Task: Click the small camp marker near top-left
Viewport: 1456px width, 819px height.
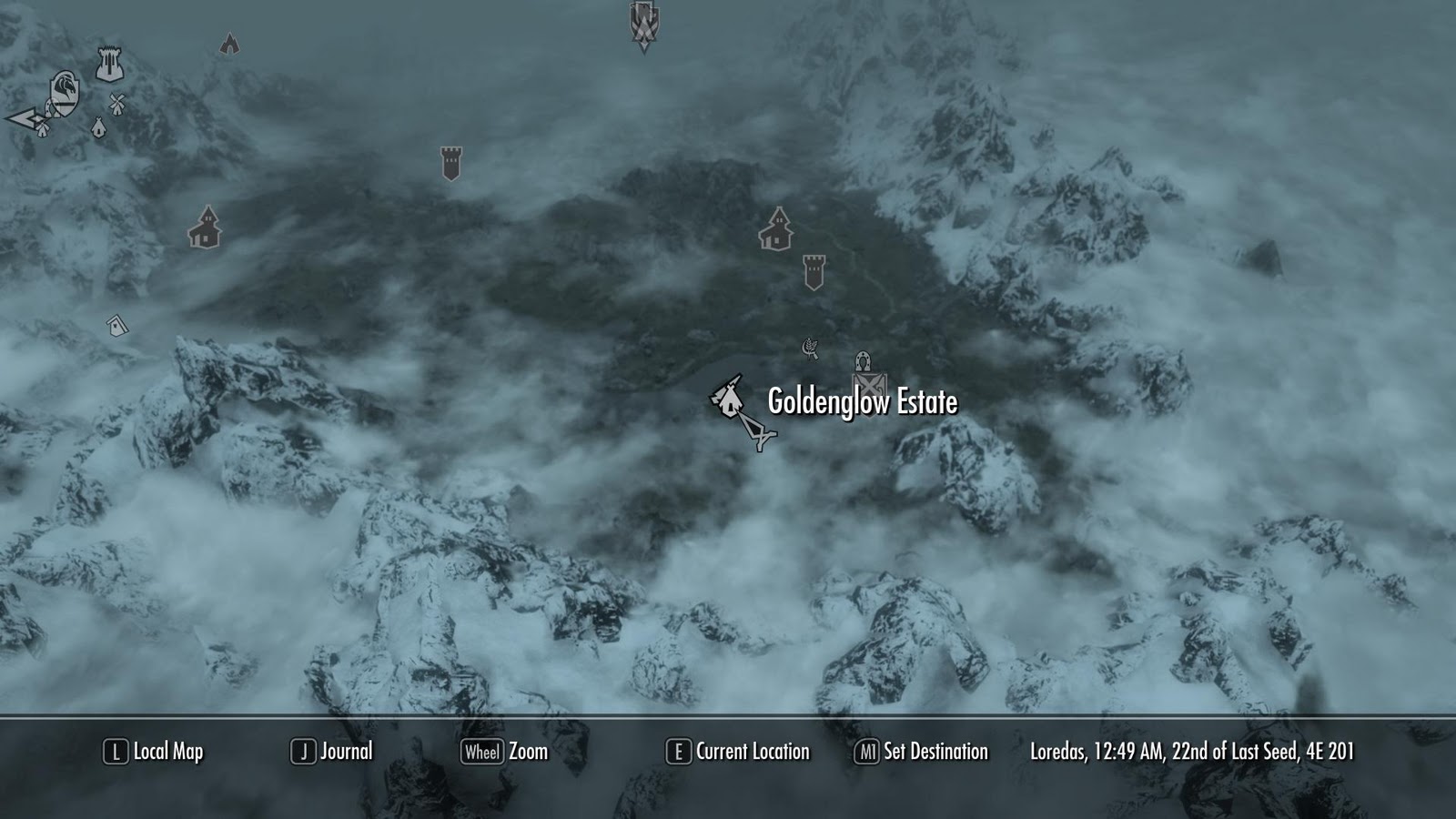Action: point(228,44)
